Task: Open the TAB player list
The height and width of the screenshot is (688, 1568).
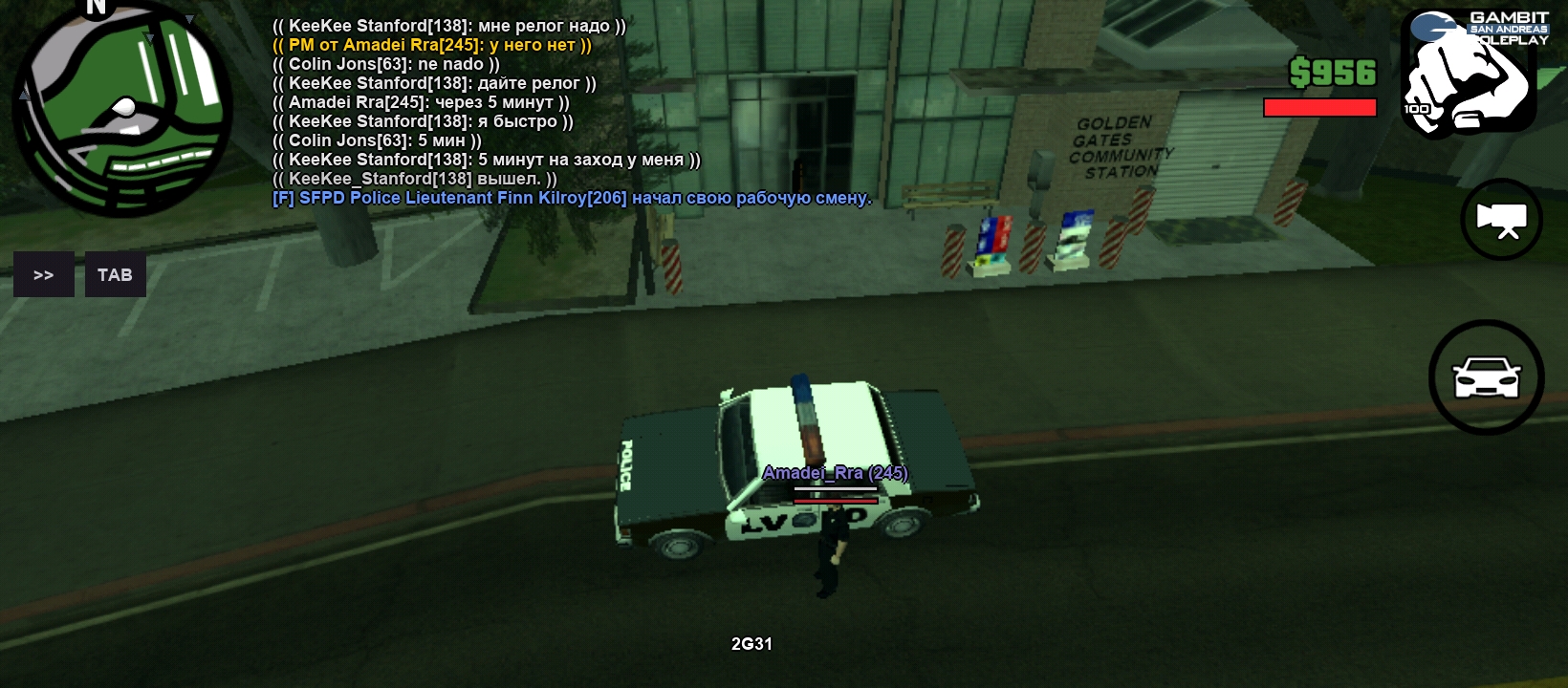Action: coord(116,275)
